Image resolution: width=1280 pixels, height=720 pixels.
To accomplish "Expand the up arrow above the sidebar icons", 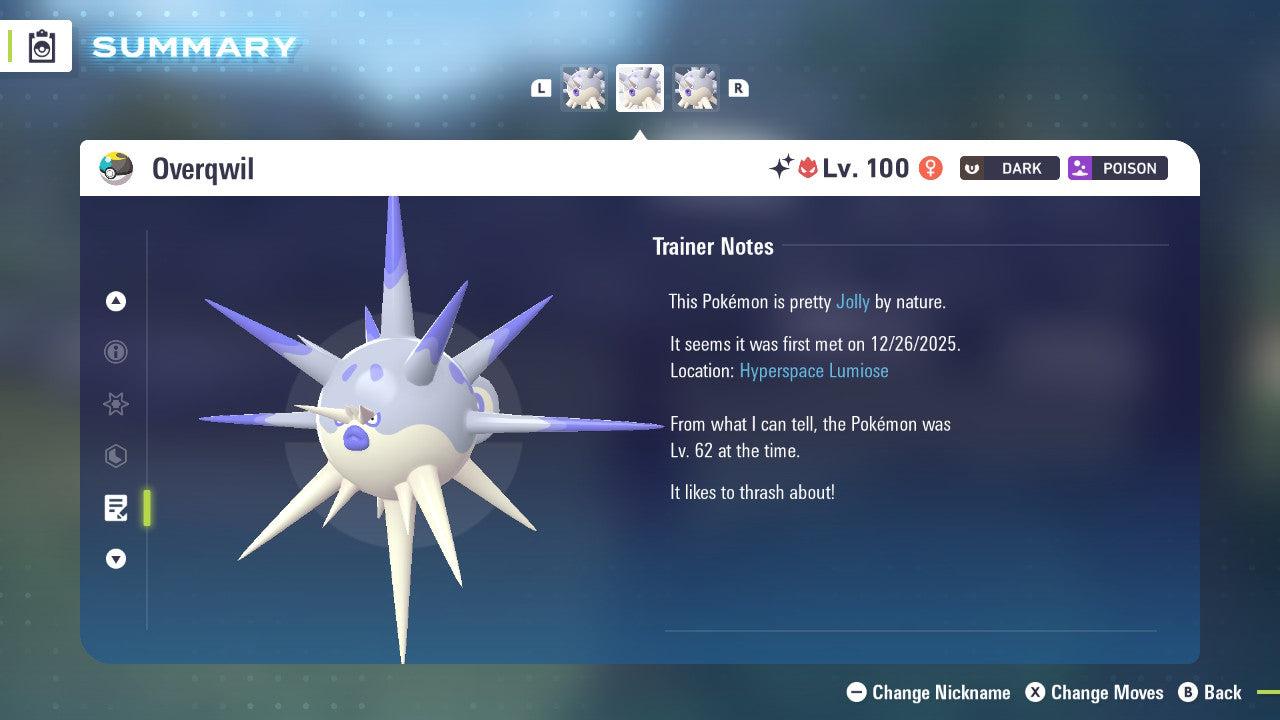I will (115, 301).
